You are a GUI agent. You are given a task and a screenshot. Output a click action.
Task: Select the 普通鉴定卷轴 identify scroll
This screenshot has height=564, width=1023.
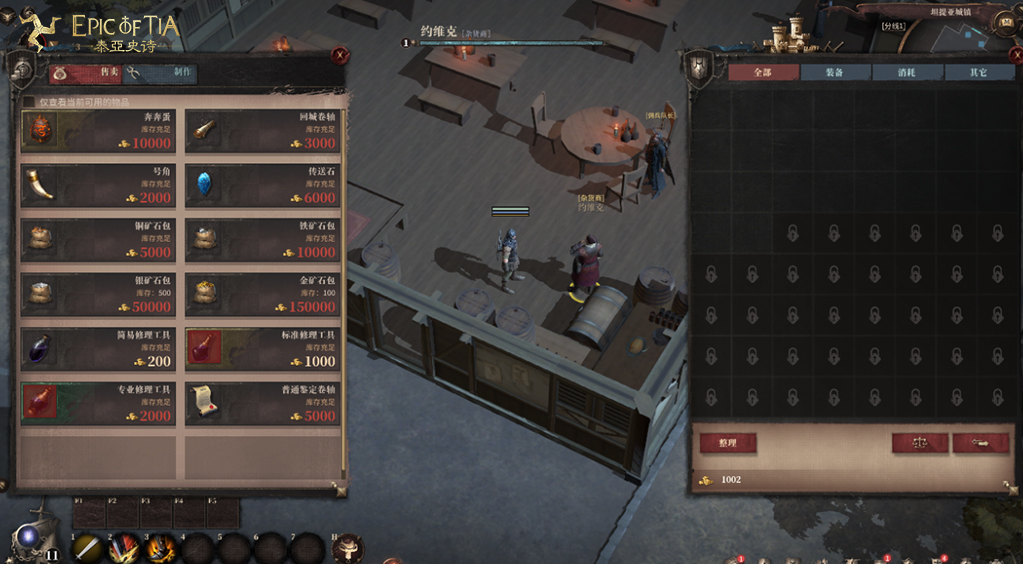point(262,403)
